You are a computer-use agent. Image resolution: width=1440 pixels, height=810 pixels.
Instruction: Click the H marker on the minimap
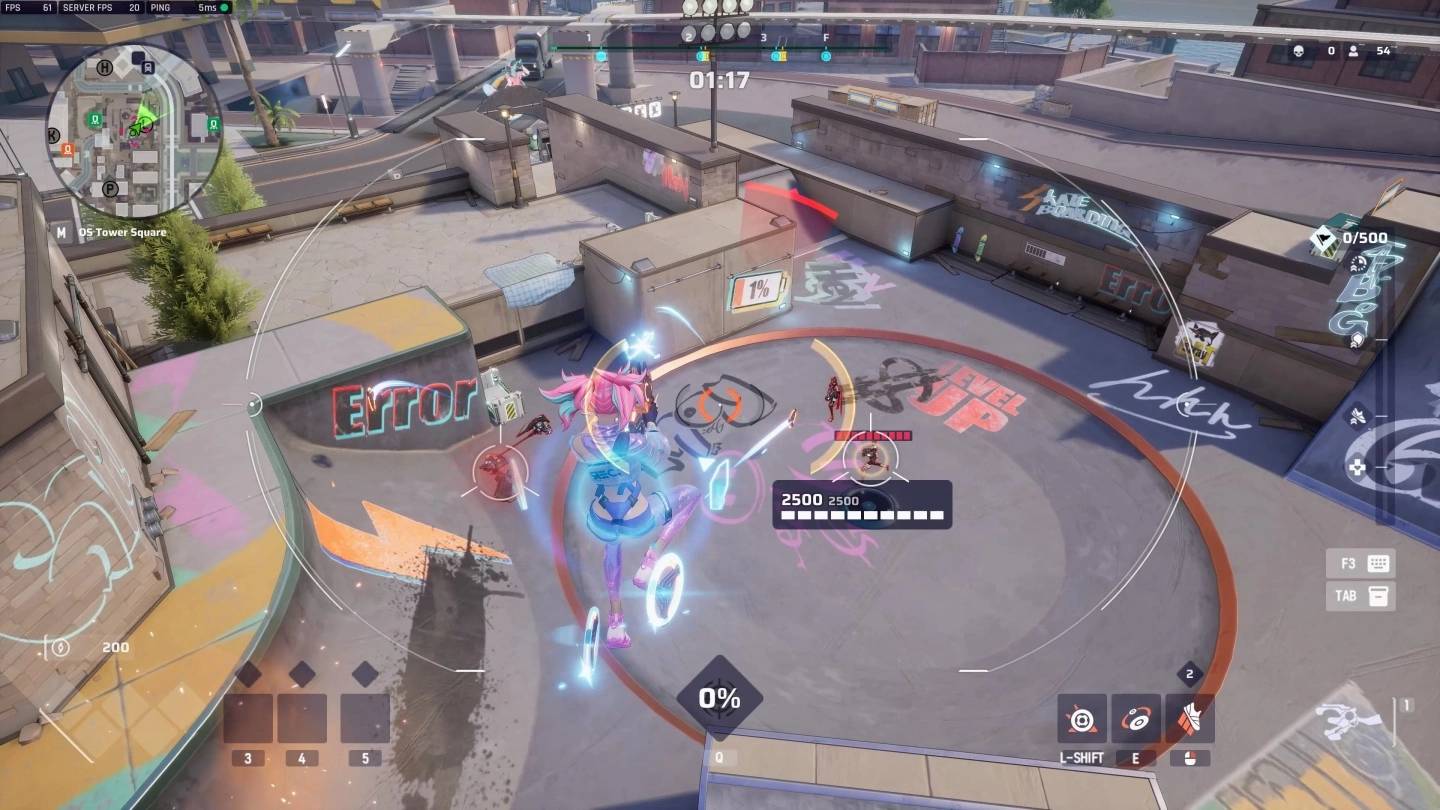[105, 67]
